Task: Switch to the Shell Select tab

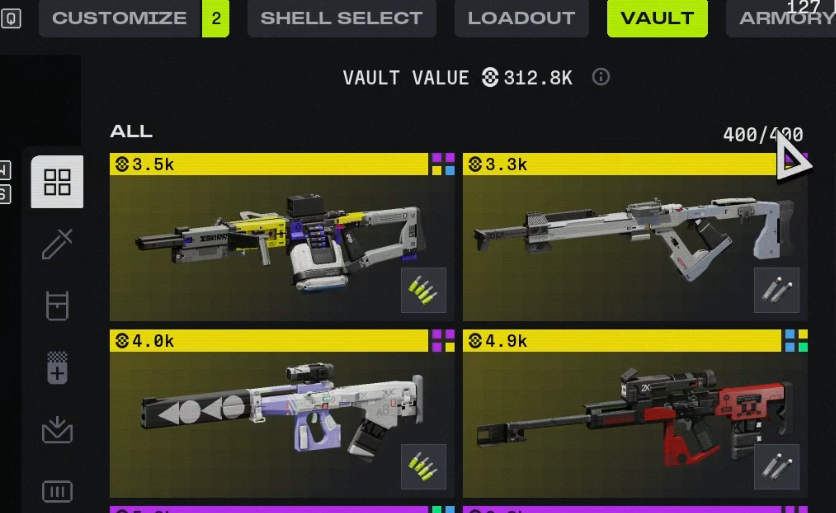Action: tap(341, 18)
